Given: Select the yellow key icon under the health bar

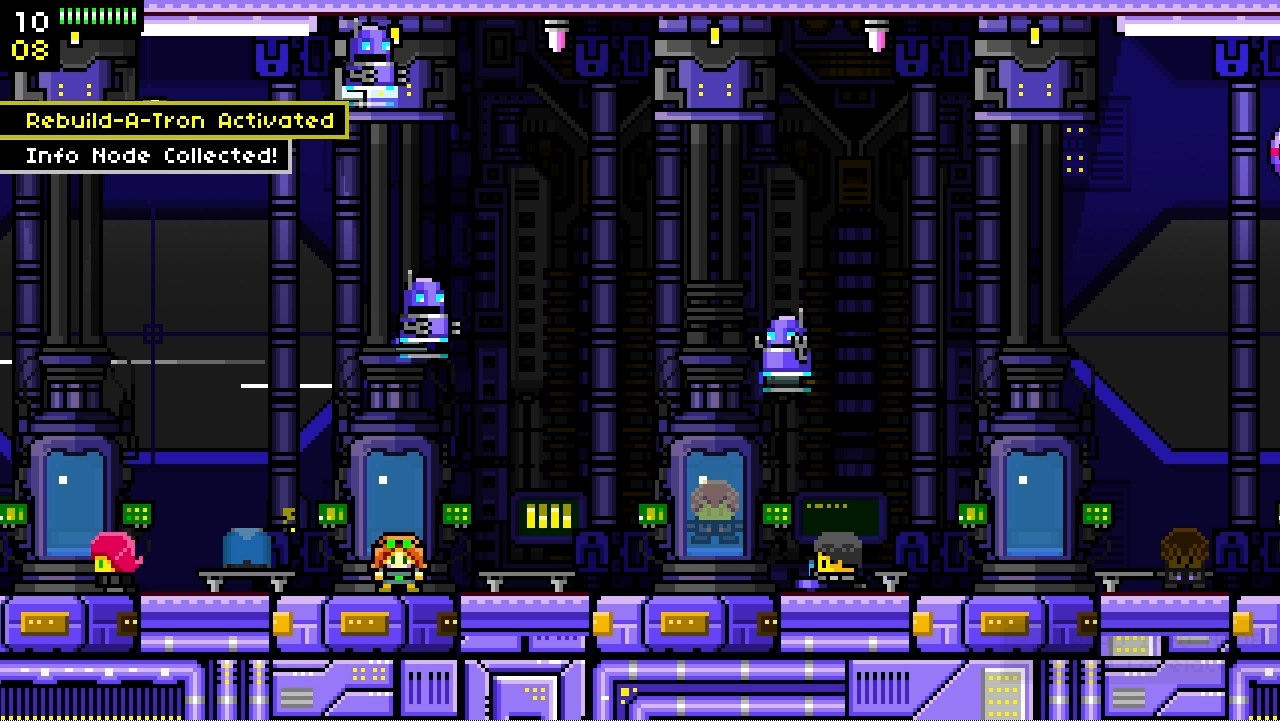Looking at the screenshot, I should (x=74, y=38).
